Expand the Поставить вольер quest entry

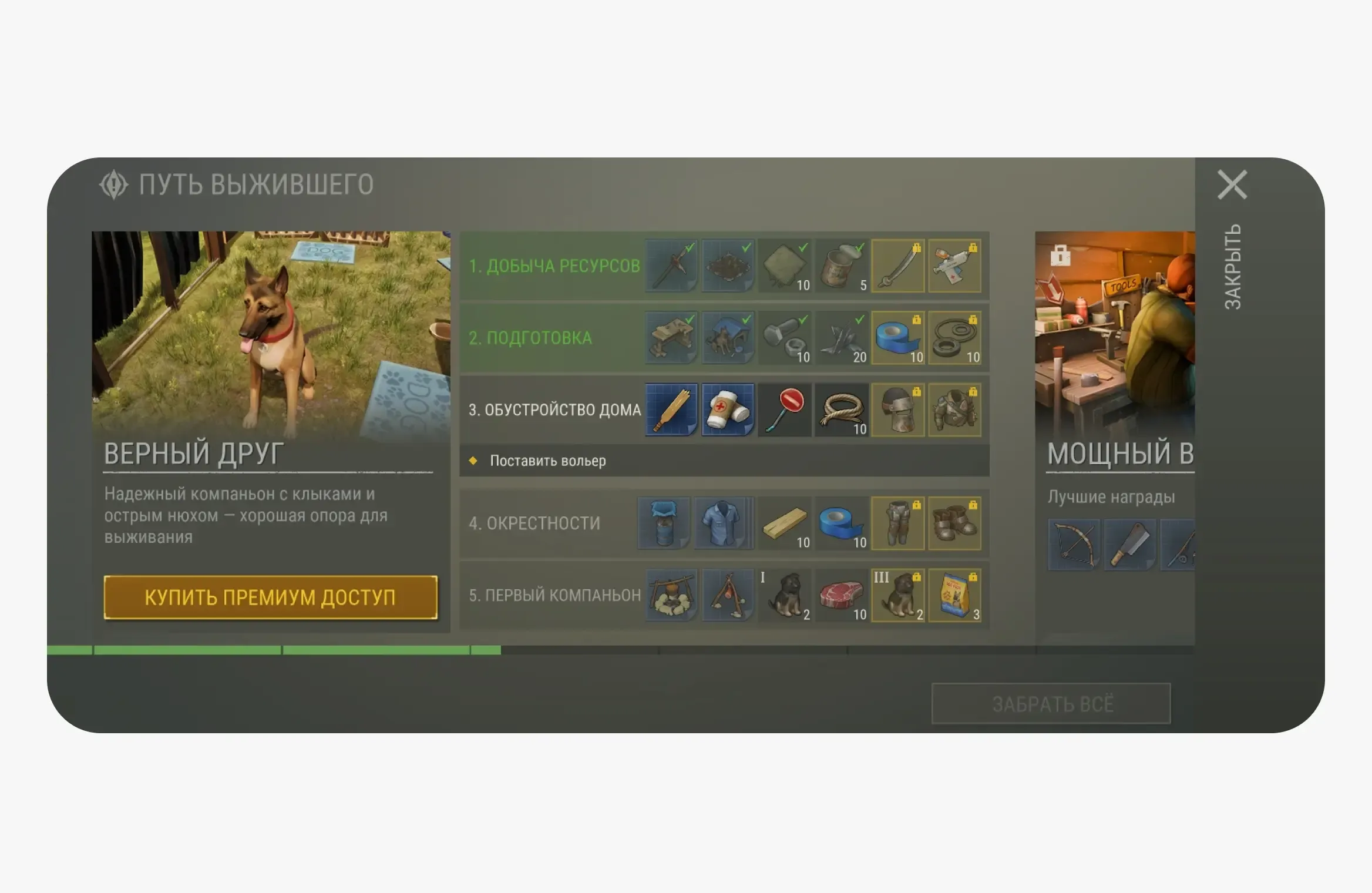546,462
